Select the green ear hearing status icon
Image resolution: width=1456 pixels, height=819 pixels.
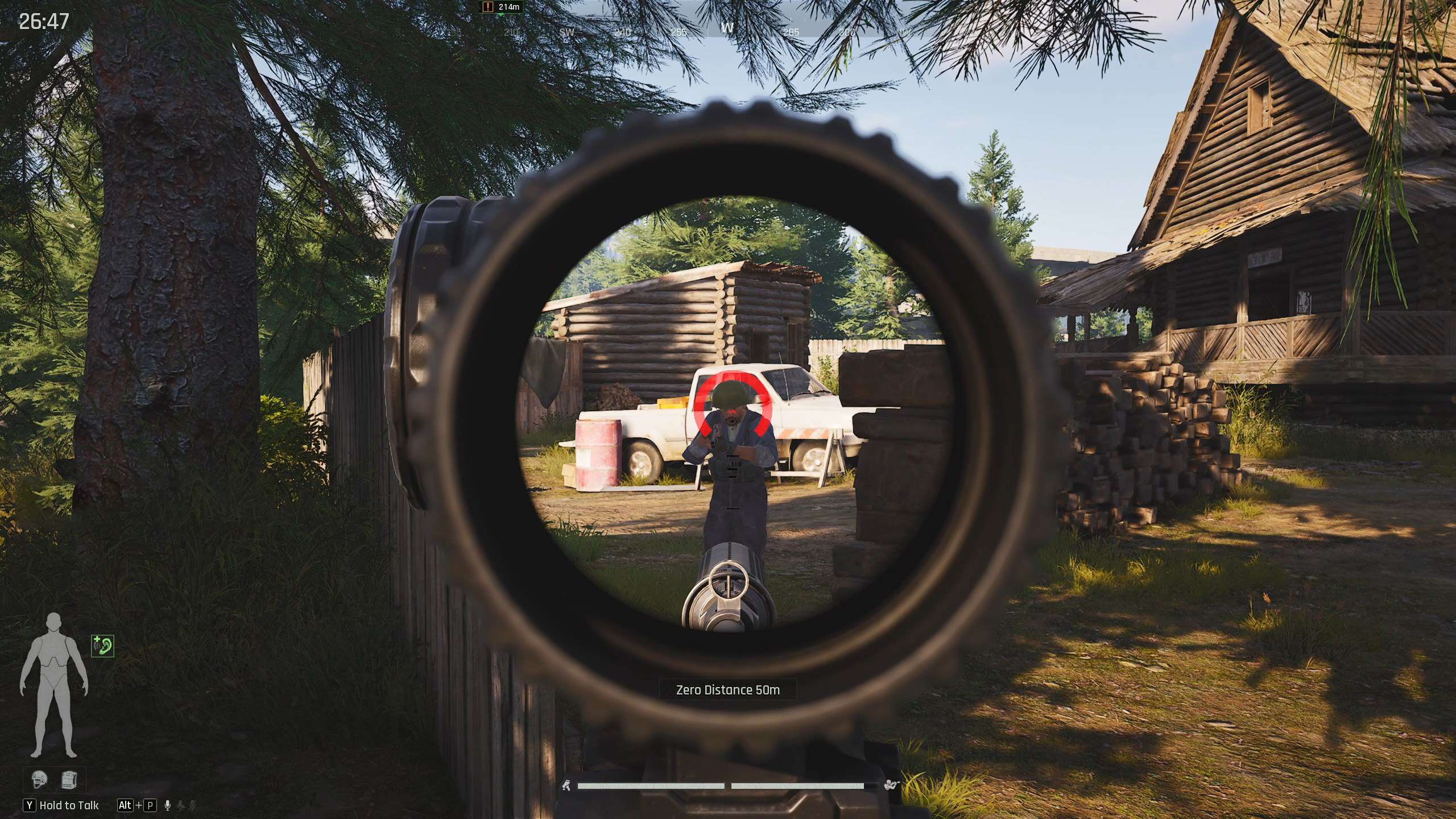point(102,646)
